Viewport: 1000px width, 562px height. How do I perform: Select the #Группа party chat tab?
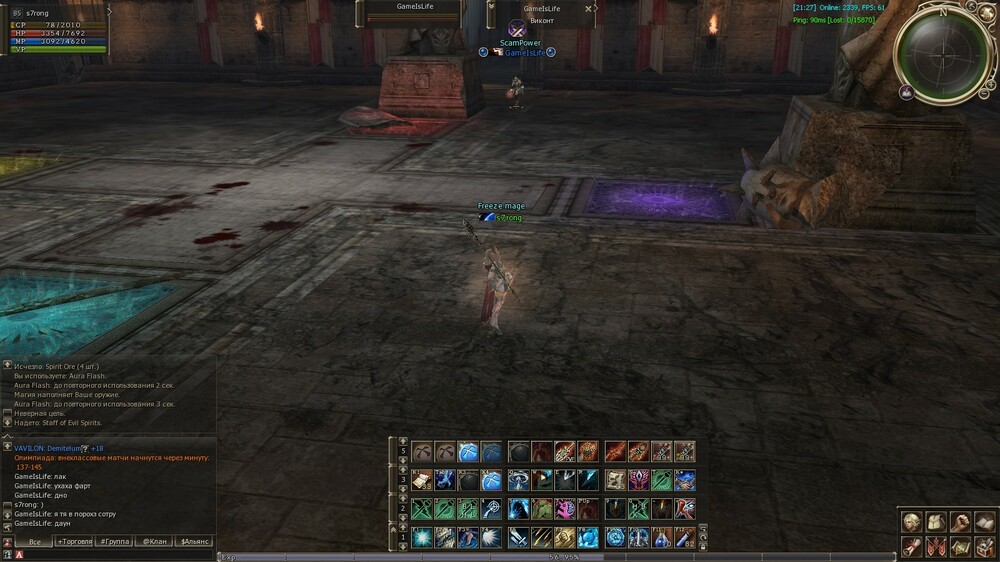click(x=114, y=541)
